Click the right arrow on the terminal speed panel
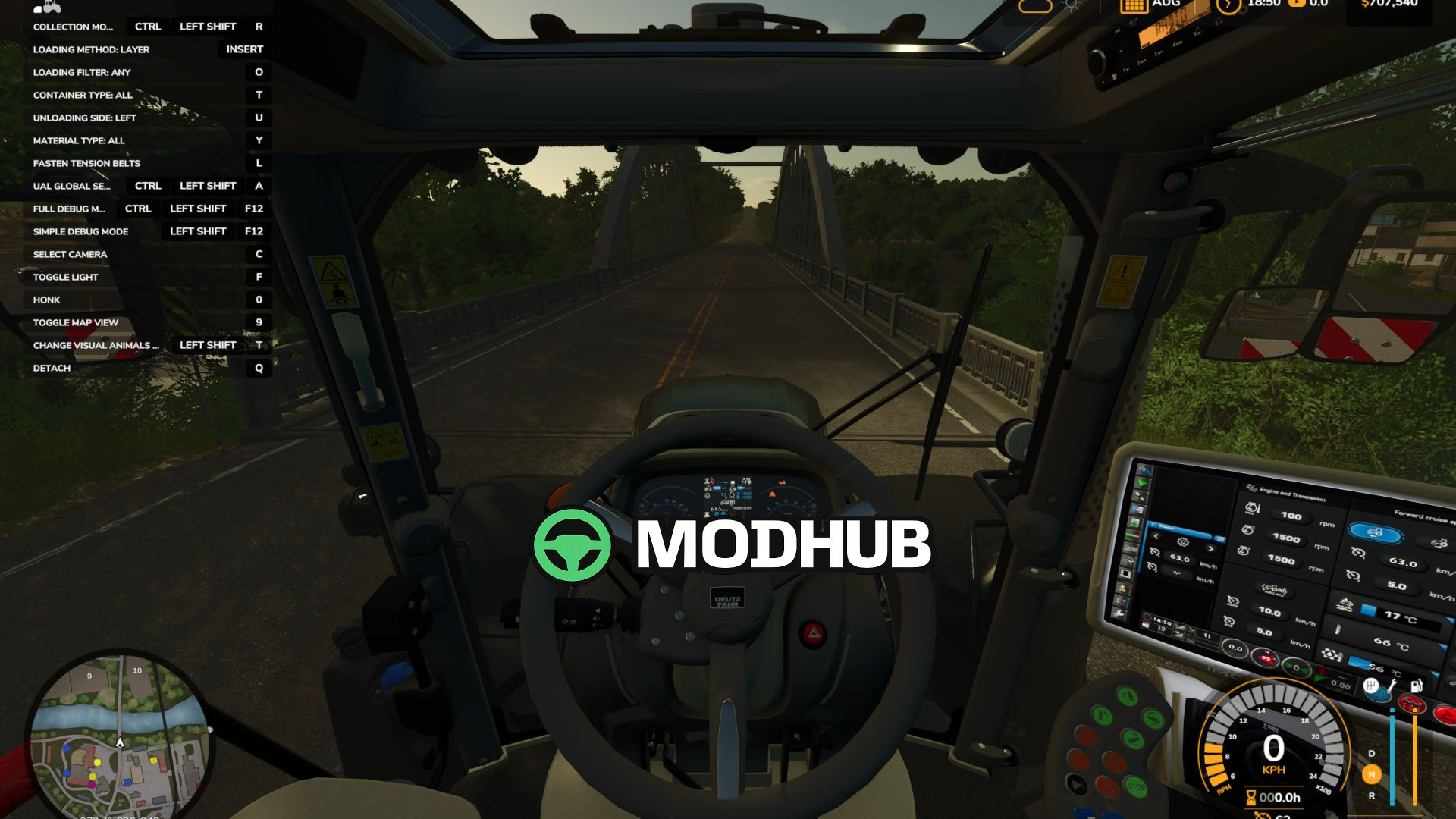 tap(1210, 549)
